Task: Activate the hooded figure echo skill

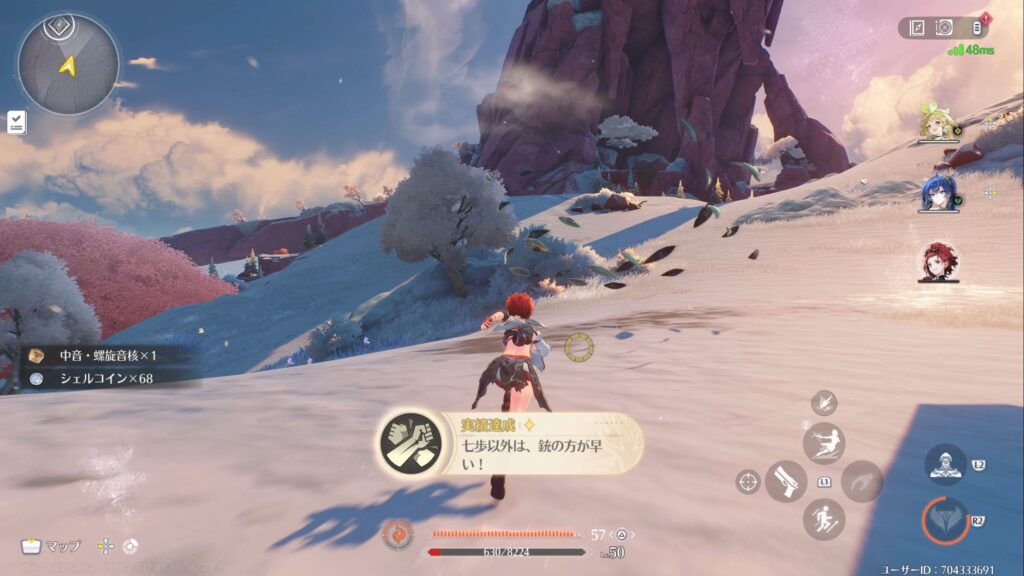Action: click(945, 466)
